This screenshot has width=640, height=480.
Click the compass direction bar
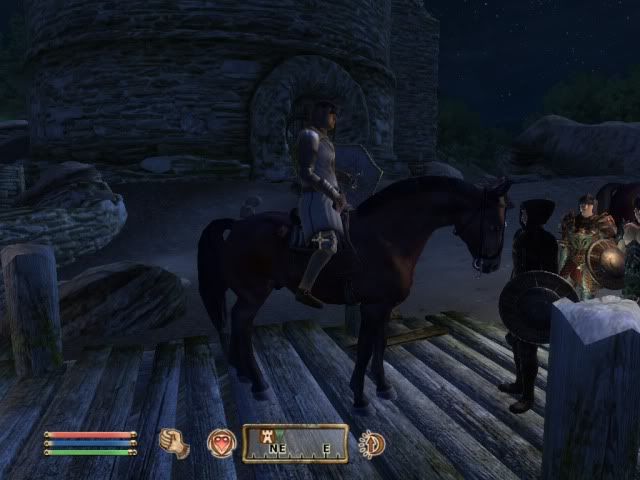(296, 444)
